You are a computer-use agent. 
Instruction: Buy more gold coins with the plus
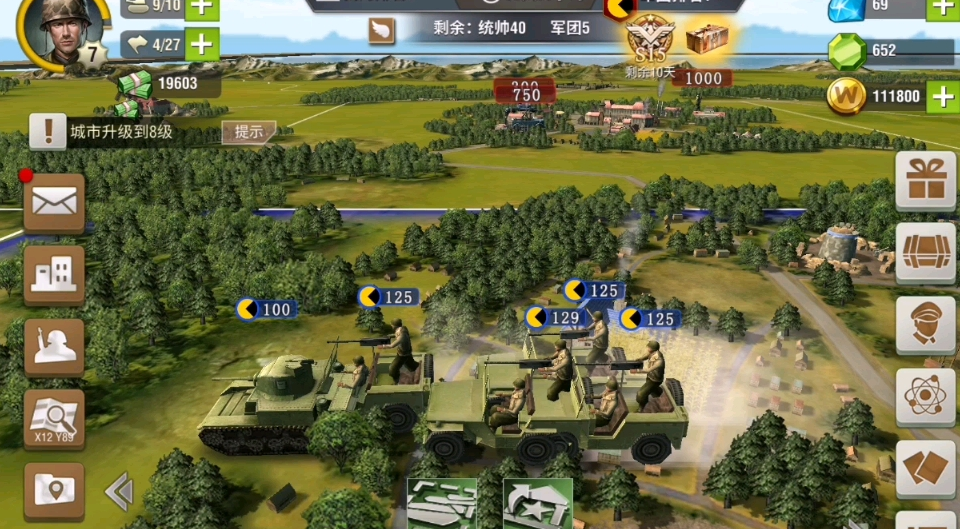942,96
